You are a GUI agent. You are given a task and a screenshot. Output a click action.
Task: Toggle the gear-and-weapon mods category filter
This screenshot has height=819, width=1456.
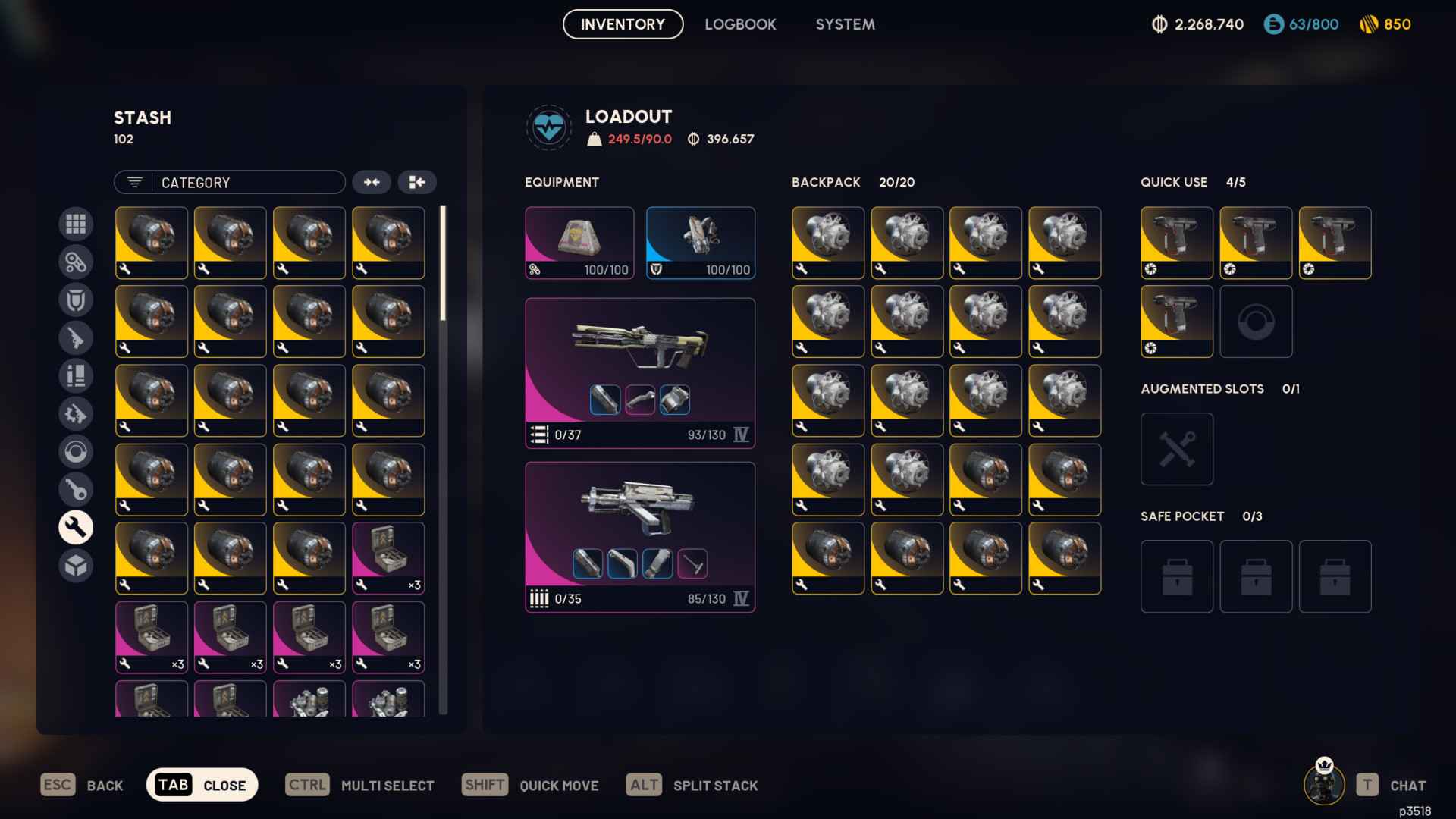coord(76,413)
